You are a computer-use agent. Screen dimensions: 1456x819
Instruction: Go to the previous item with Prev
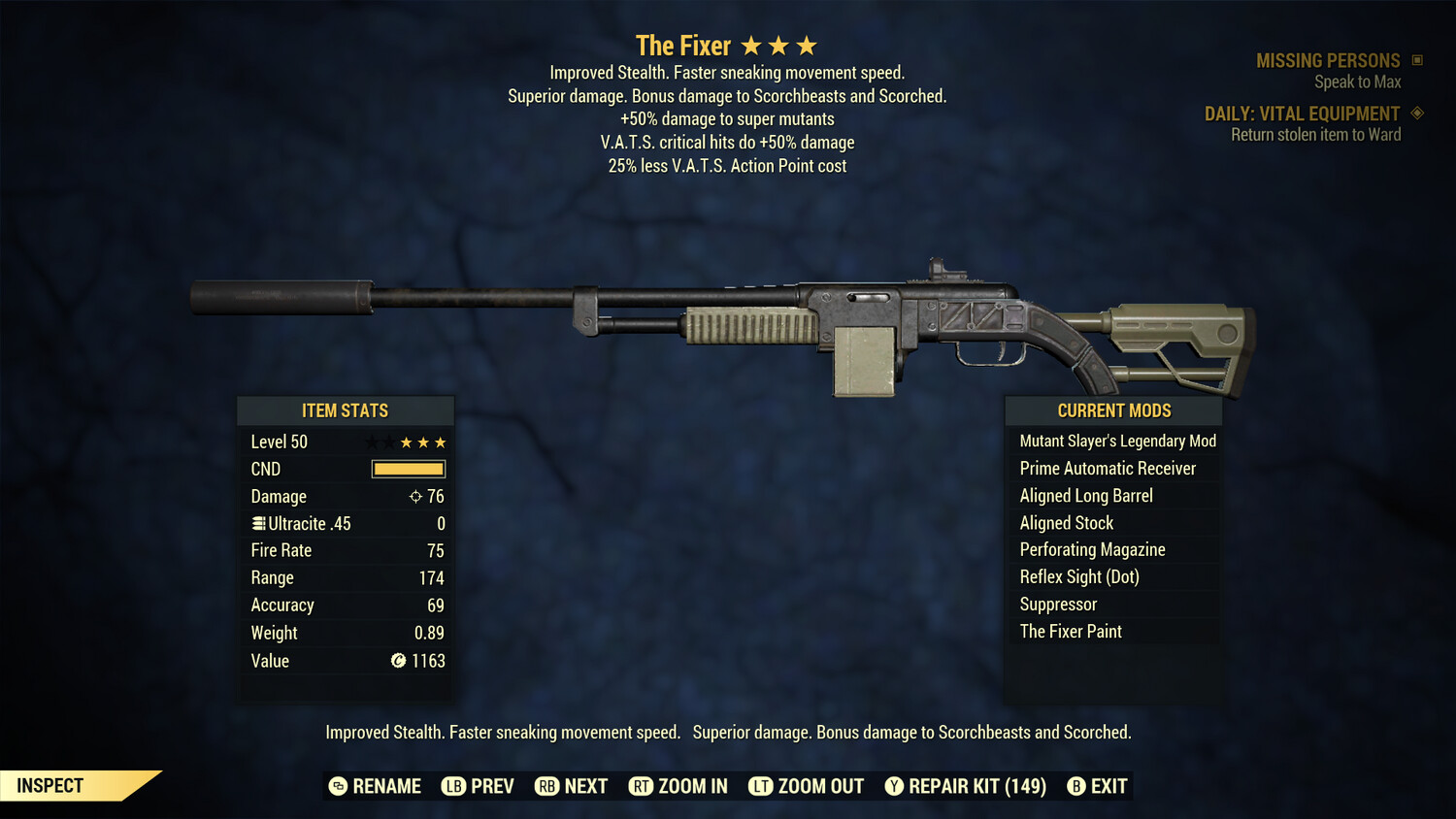478,786
